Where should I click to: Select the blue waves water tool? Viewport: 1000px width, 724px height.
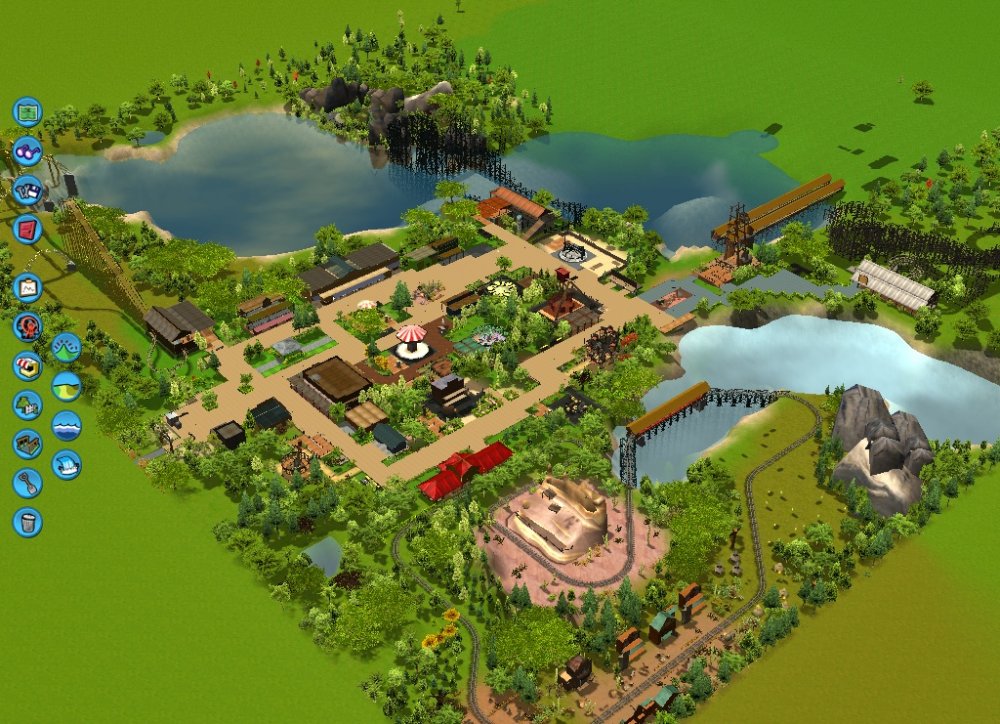(66, 425)
